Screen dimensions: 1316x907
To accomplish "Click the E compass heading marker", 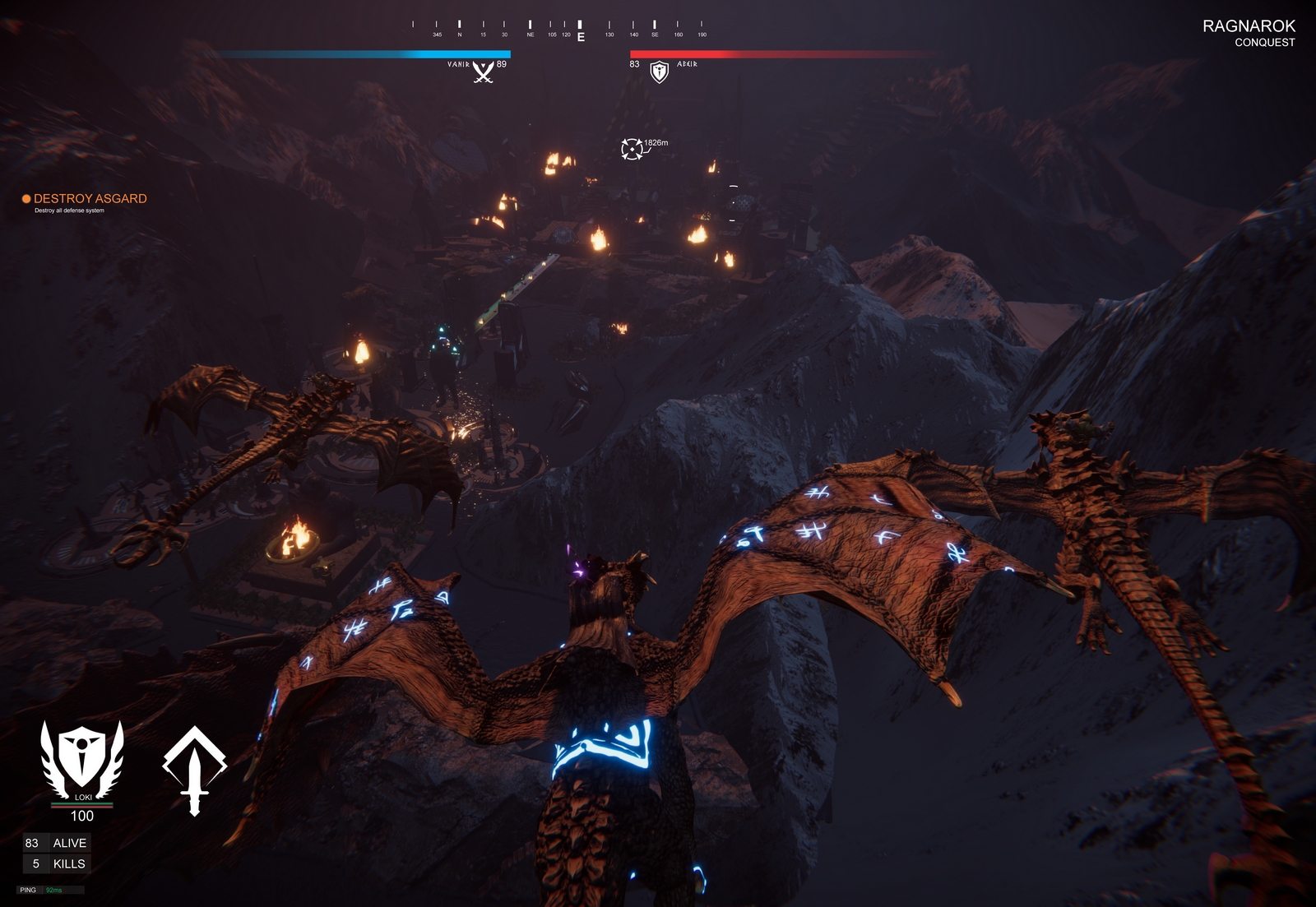I will (x=582, y=36).
